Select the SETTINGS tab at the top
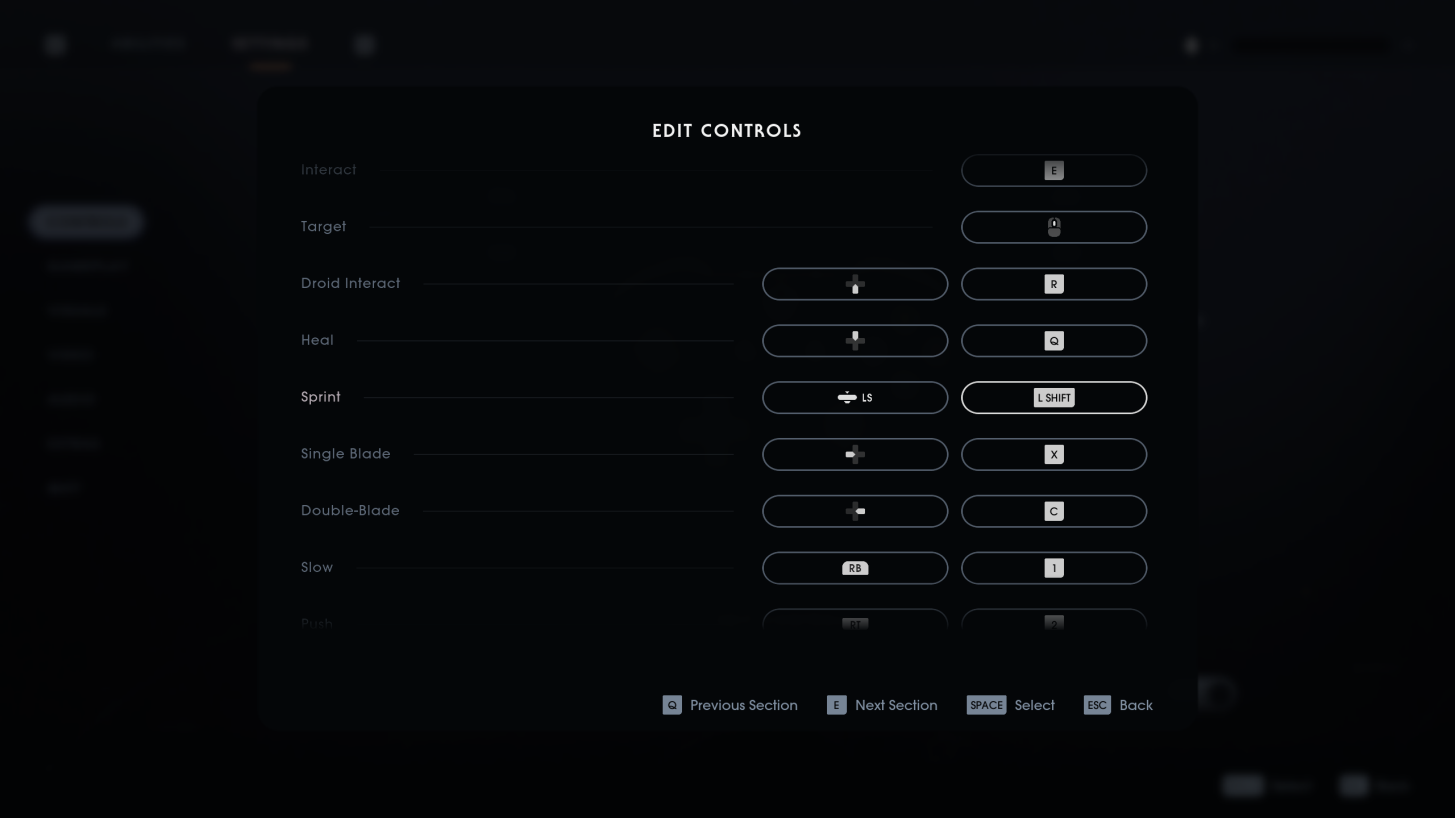 pos(269,44)
